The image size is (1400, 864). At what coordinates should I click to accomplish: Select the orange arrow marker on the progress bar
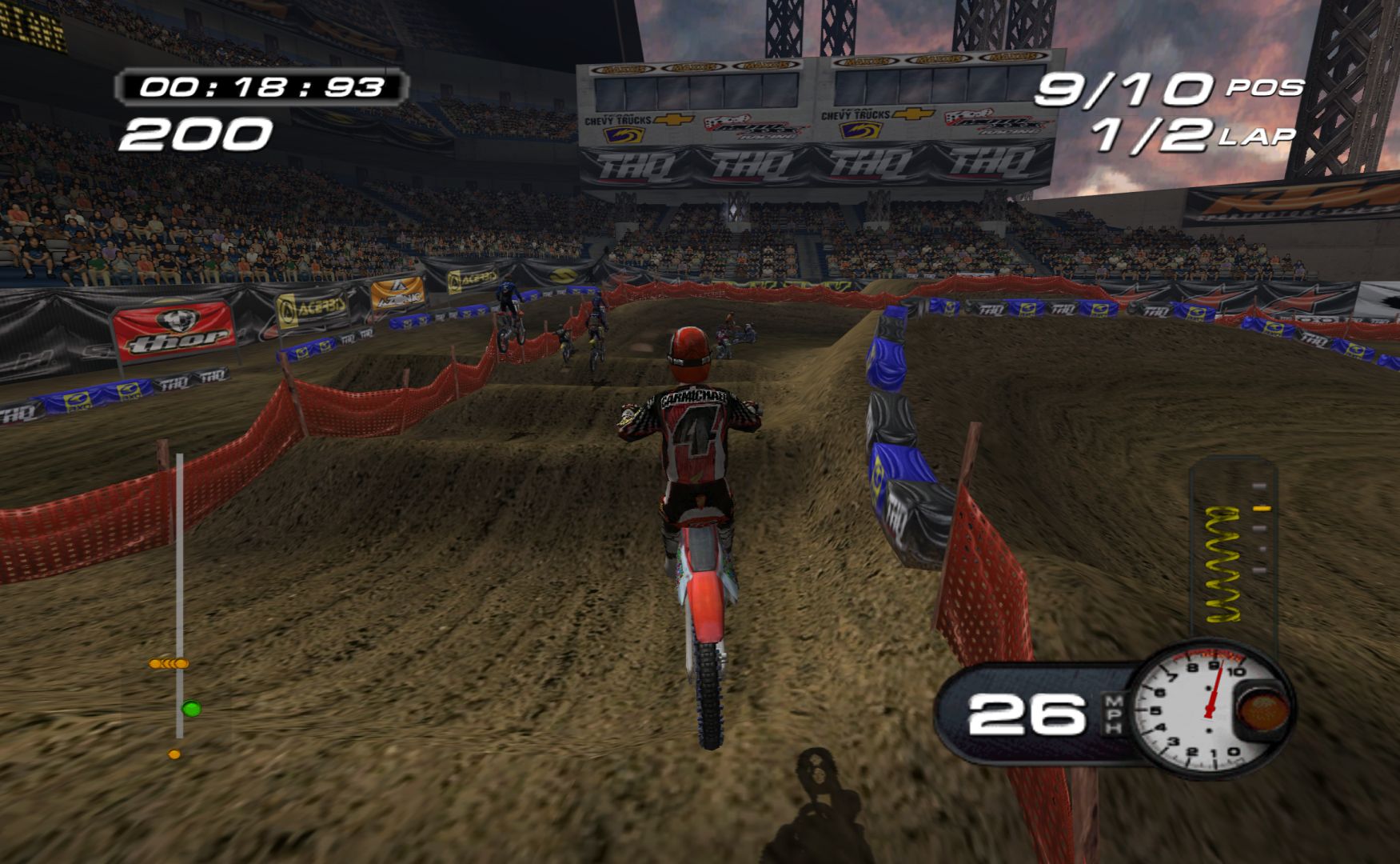point(169,663)
